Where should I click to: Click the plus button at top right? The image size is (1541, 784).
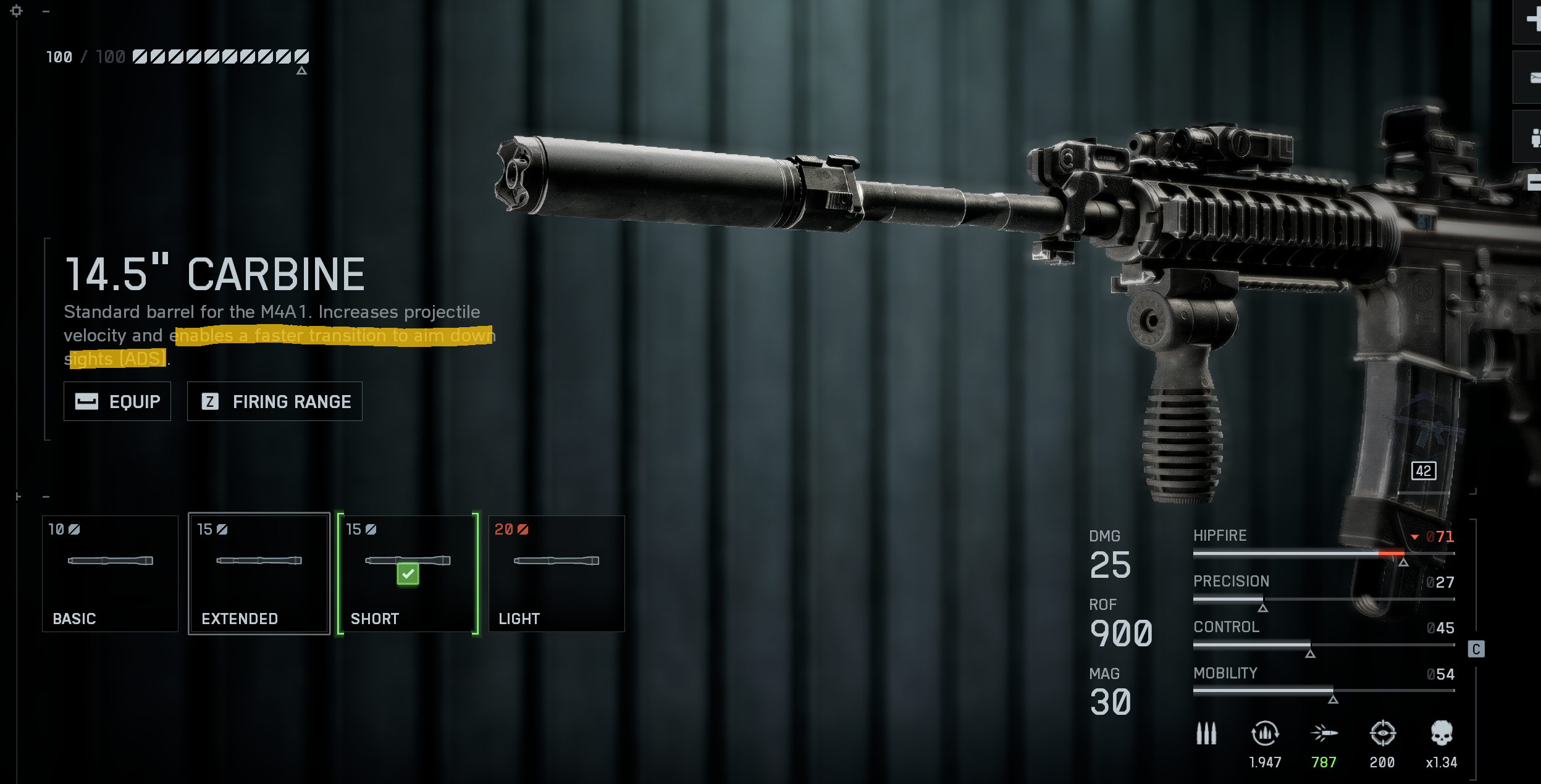pyautogui.click(x=1532, y=20)
